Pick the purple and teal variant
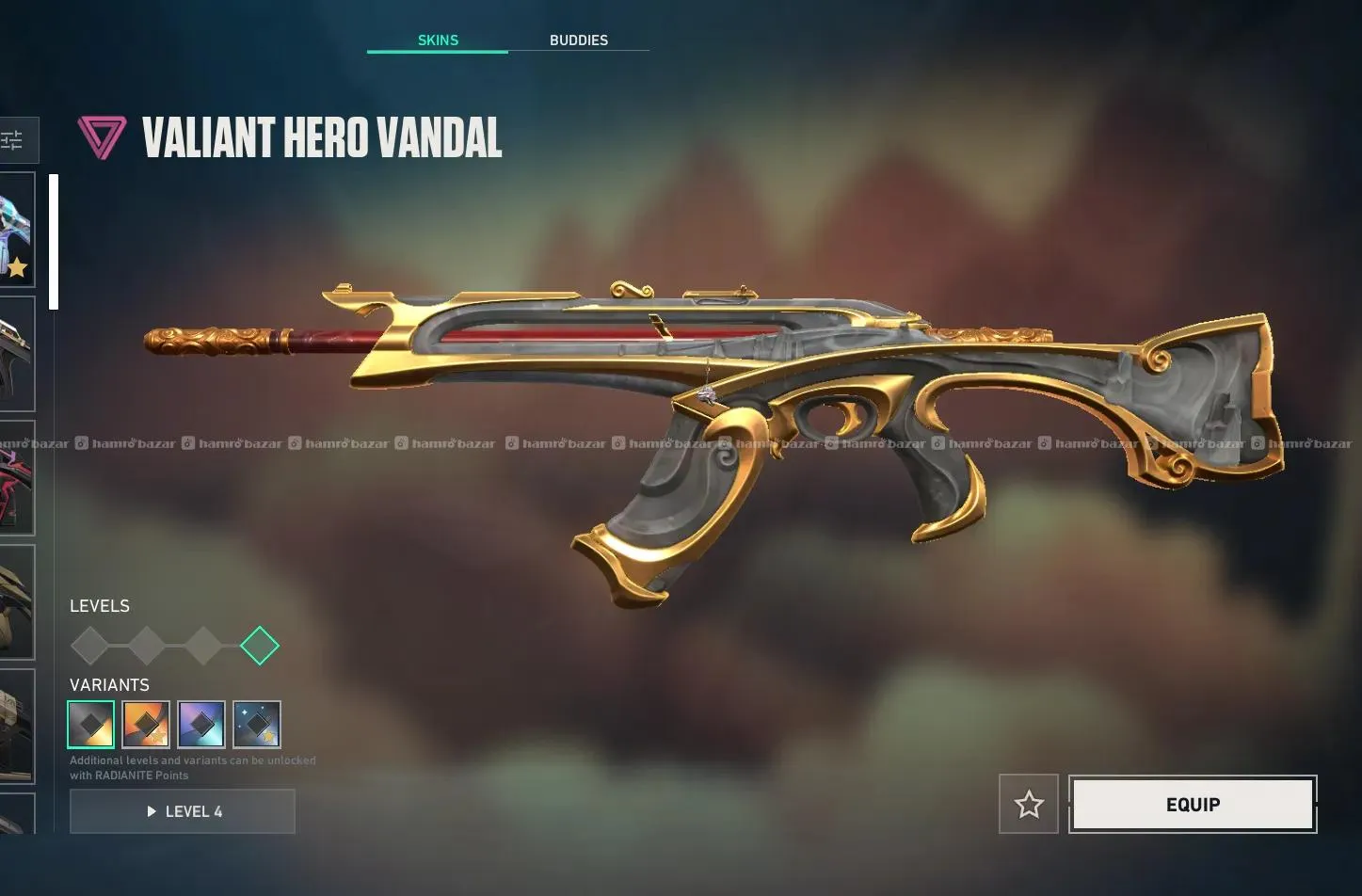Viewport: 1362px width, 896px height. (x=201, y=725)
